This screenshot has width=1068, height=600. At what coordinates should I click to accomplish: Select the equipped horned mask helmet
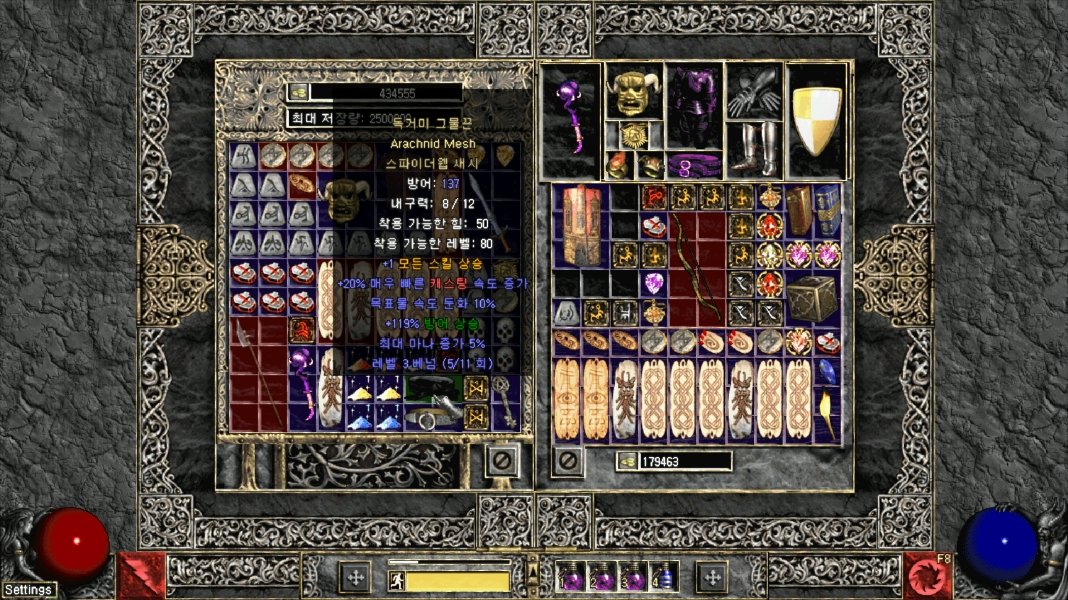coord(633,92)
